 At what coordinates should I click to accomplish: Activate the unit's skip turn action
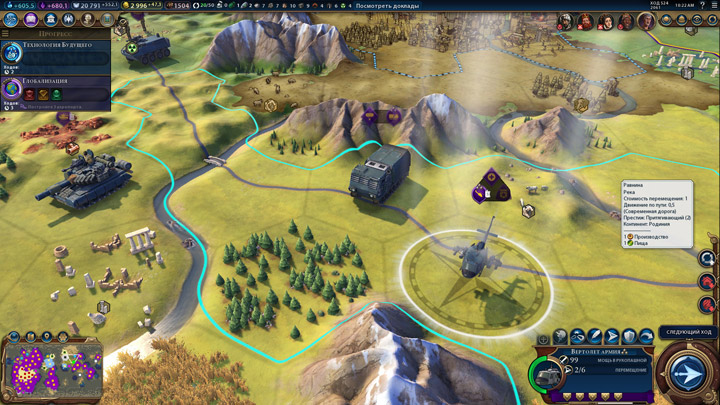tap(646, 338)
